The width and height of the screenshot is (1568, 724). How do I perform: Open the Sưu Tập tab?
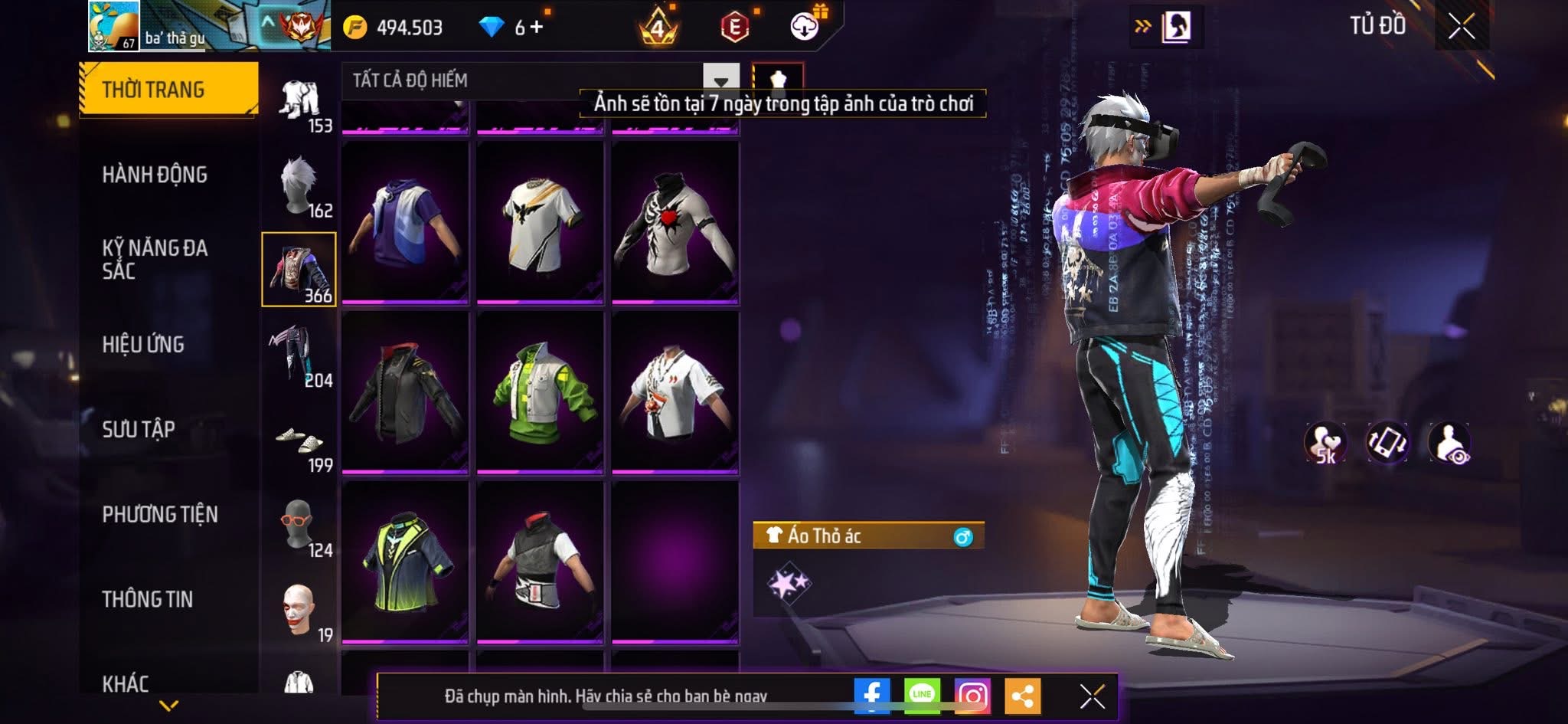click(139, 429)
